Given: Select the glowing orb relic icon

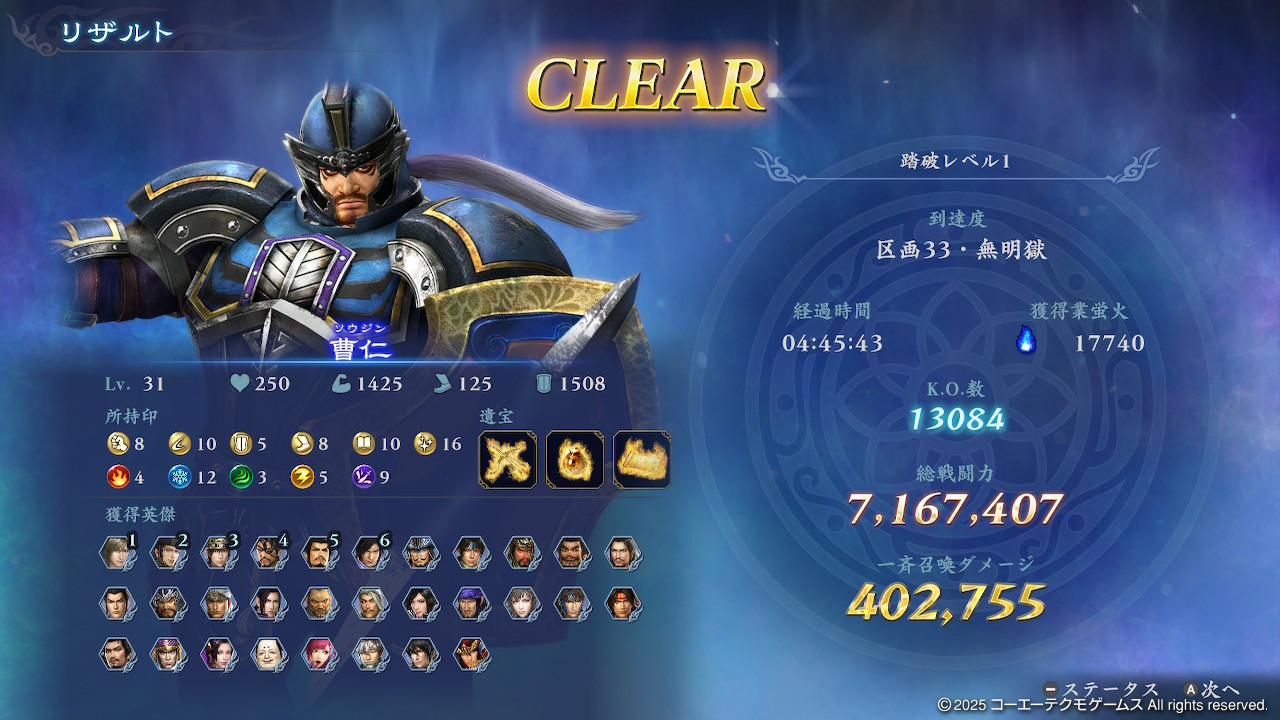Looking at the screenshot, I should 575,459.
